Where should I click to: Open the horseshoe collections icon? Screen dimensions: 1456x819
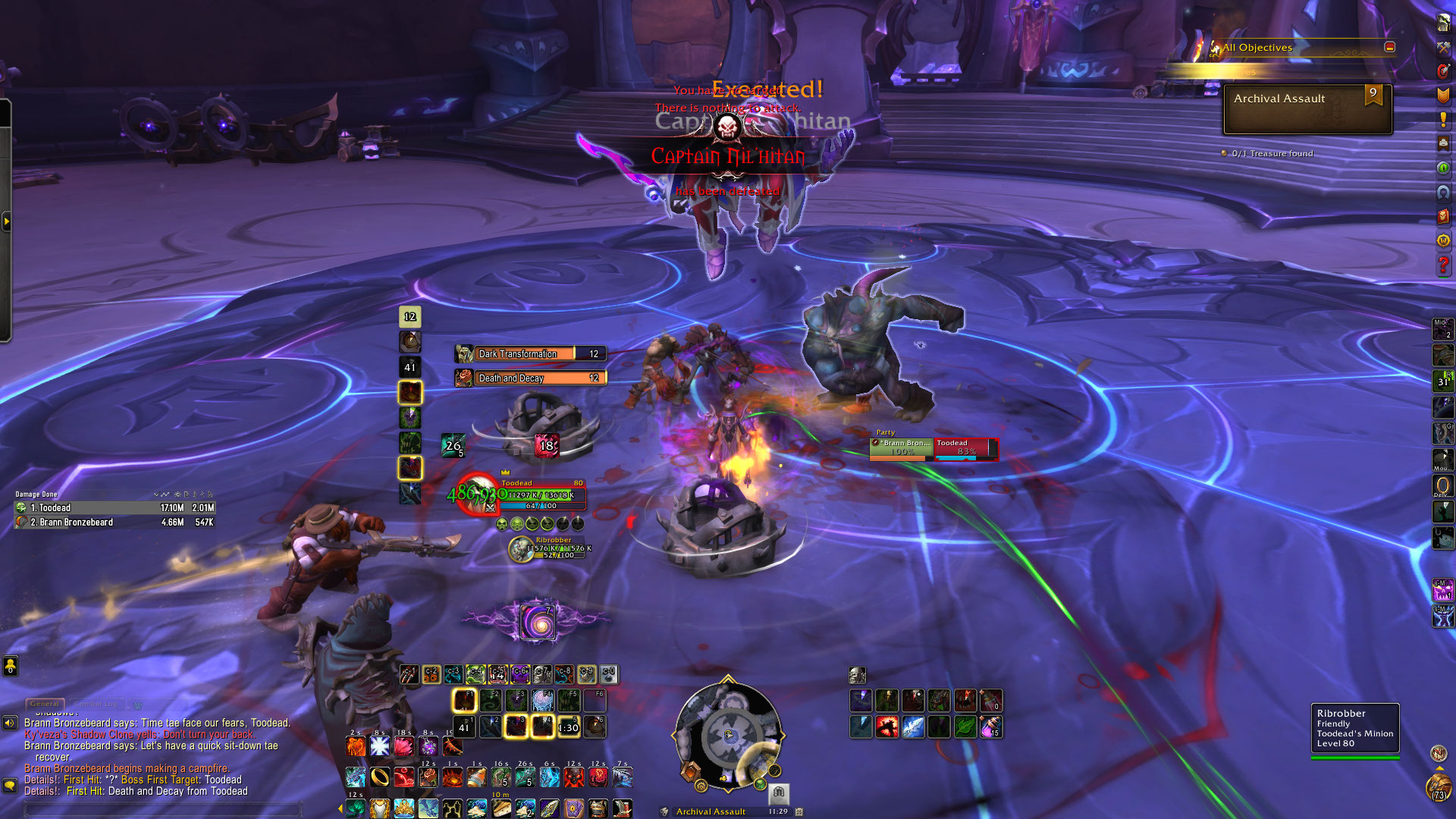coord(1443,193)
